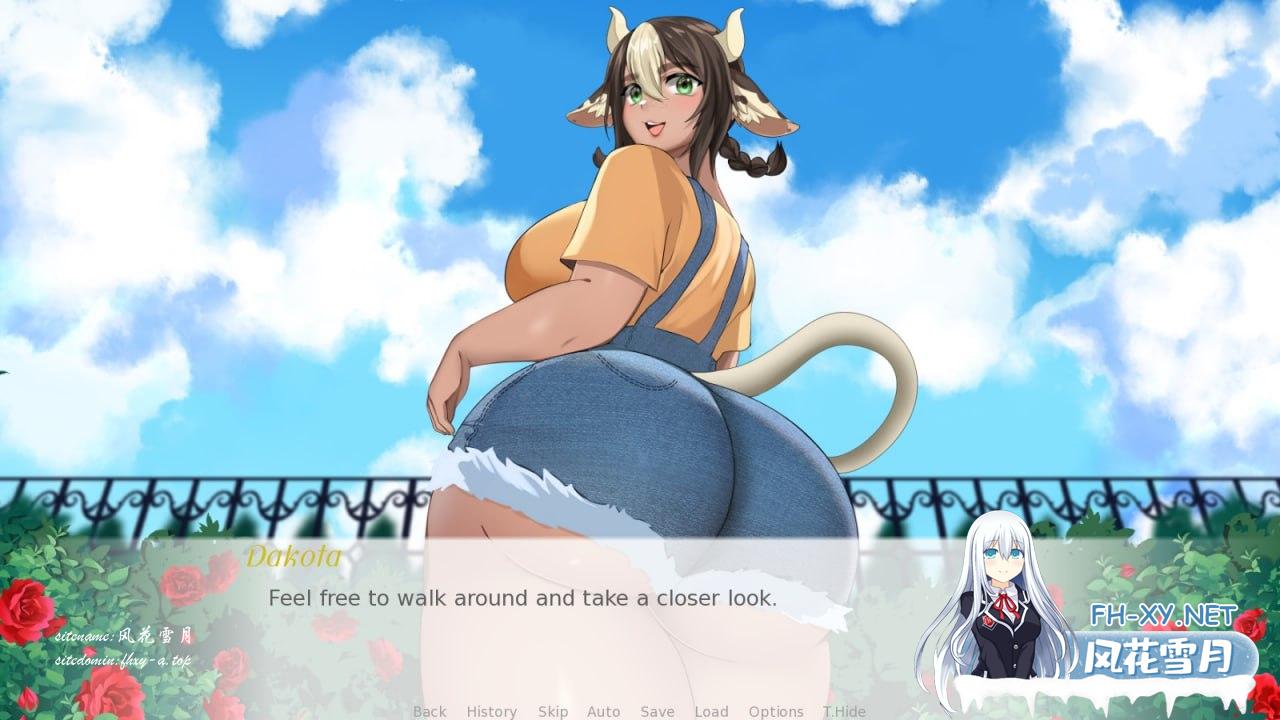Screen dimensions: 1280x720
Task: Go back to the previous line
Action: [x=430, y=711]
